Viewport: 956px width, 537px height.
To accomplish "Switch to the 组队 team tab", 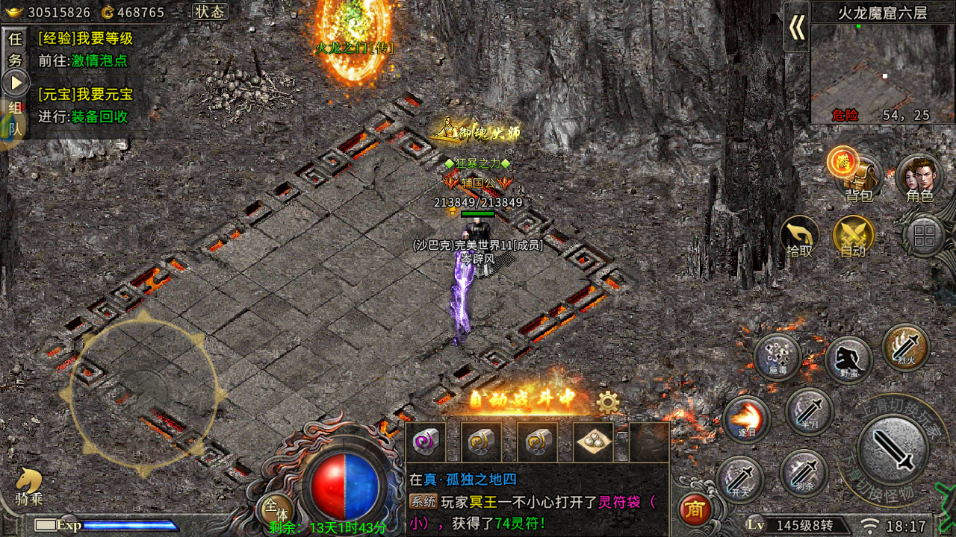I will click(x=15, y=118).
